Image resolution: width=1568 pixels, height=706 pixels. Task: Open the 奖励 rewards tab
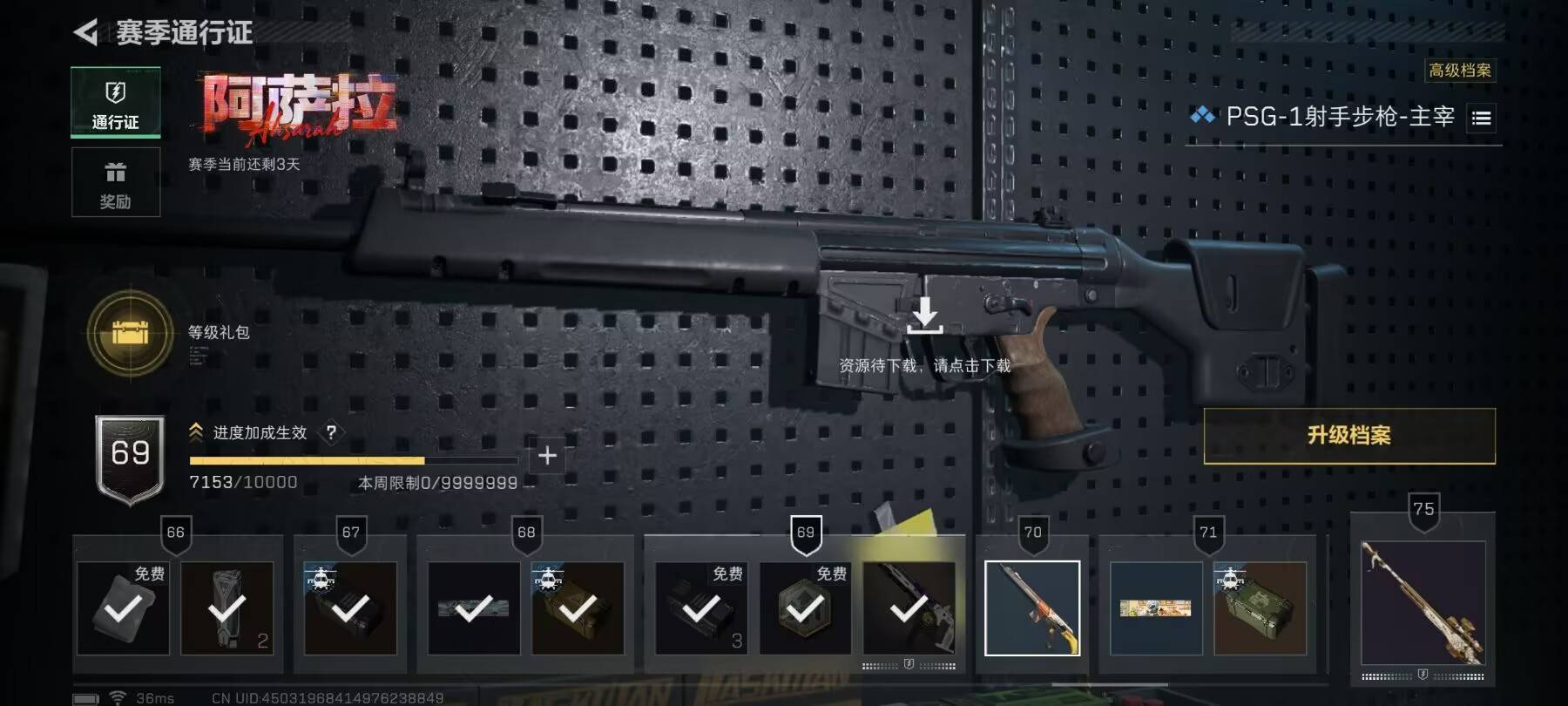pos(115,182)
